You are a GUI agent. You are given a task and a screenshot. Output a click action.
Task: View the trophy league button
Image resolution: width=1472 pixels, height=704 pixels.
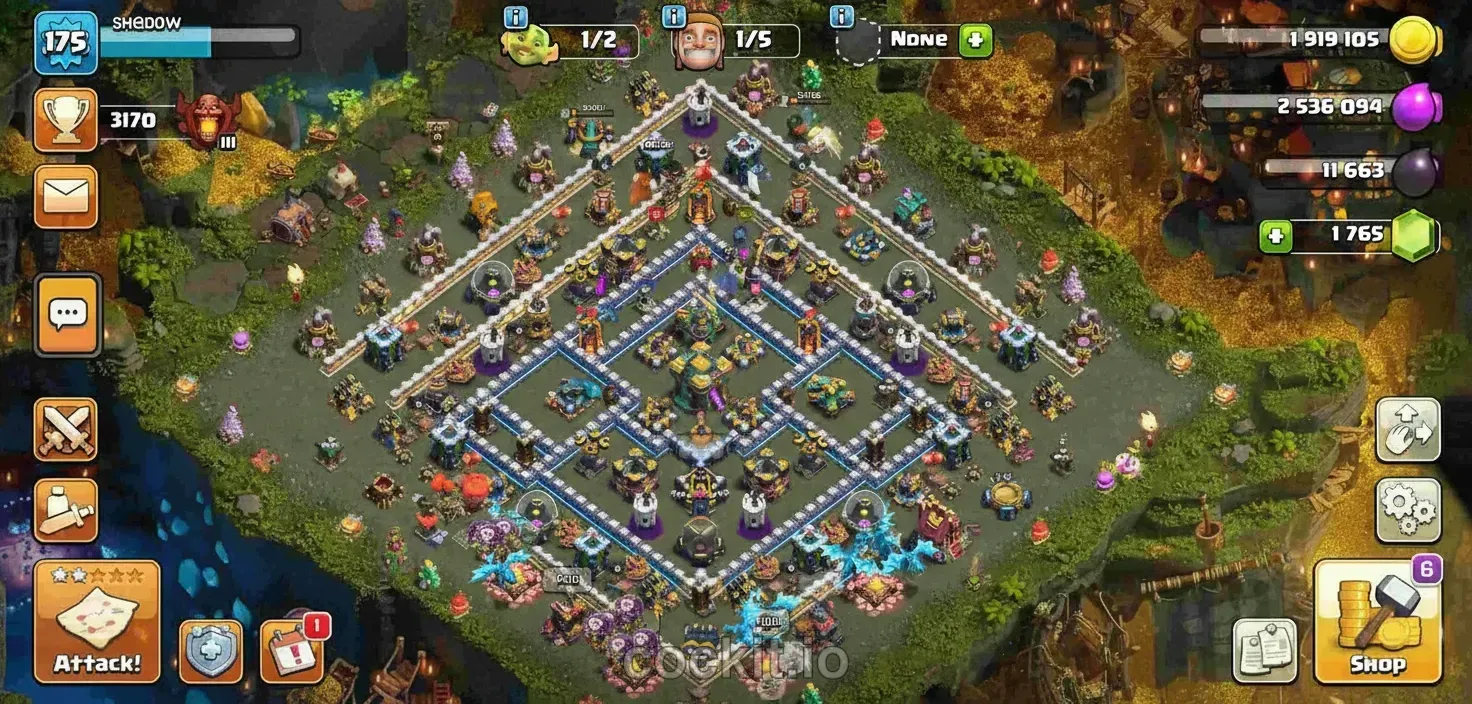point(66,121)
